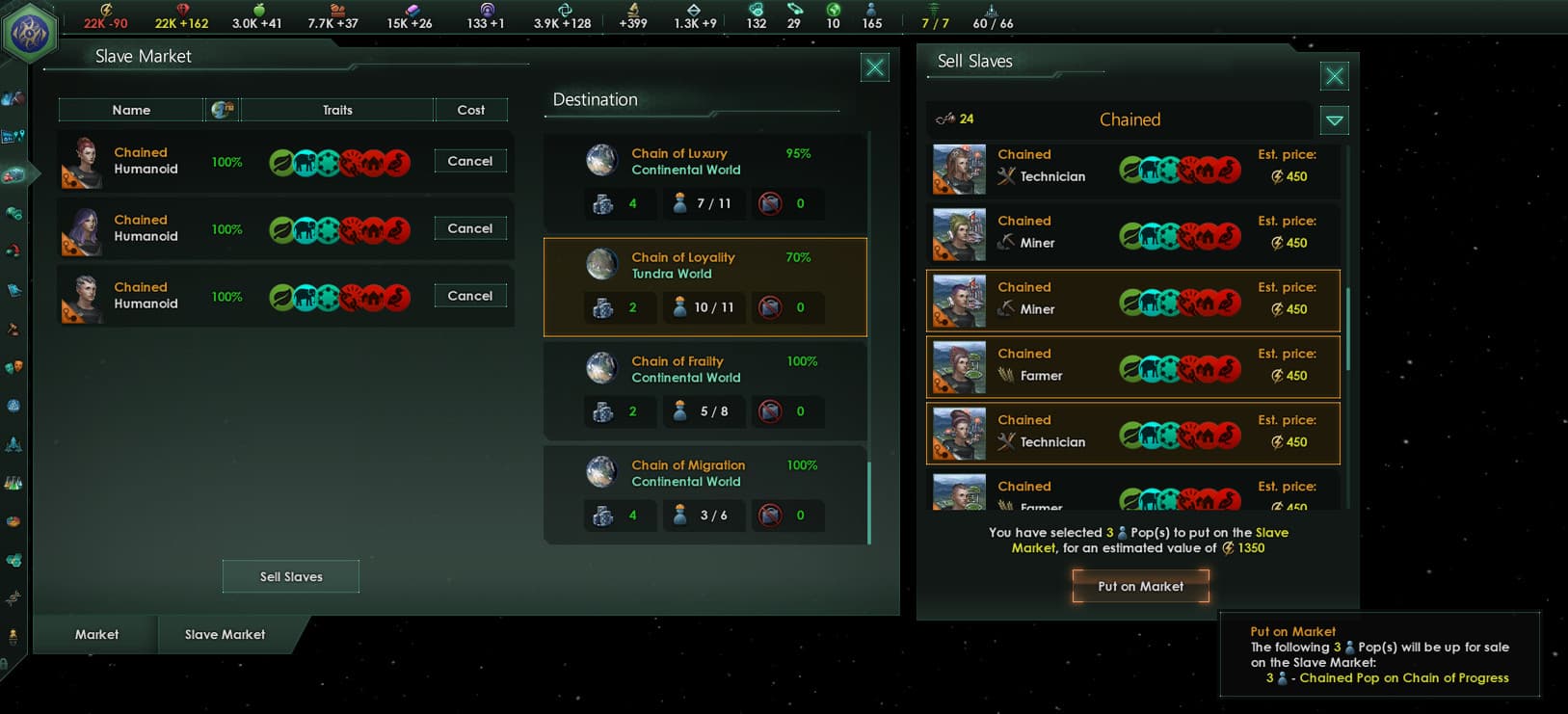This screenshot has width=1568, height=714.
Task: Cancel the first Chained Humanoid listing
Action: point(469,161)
